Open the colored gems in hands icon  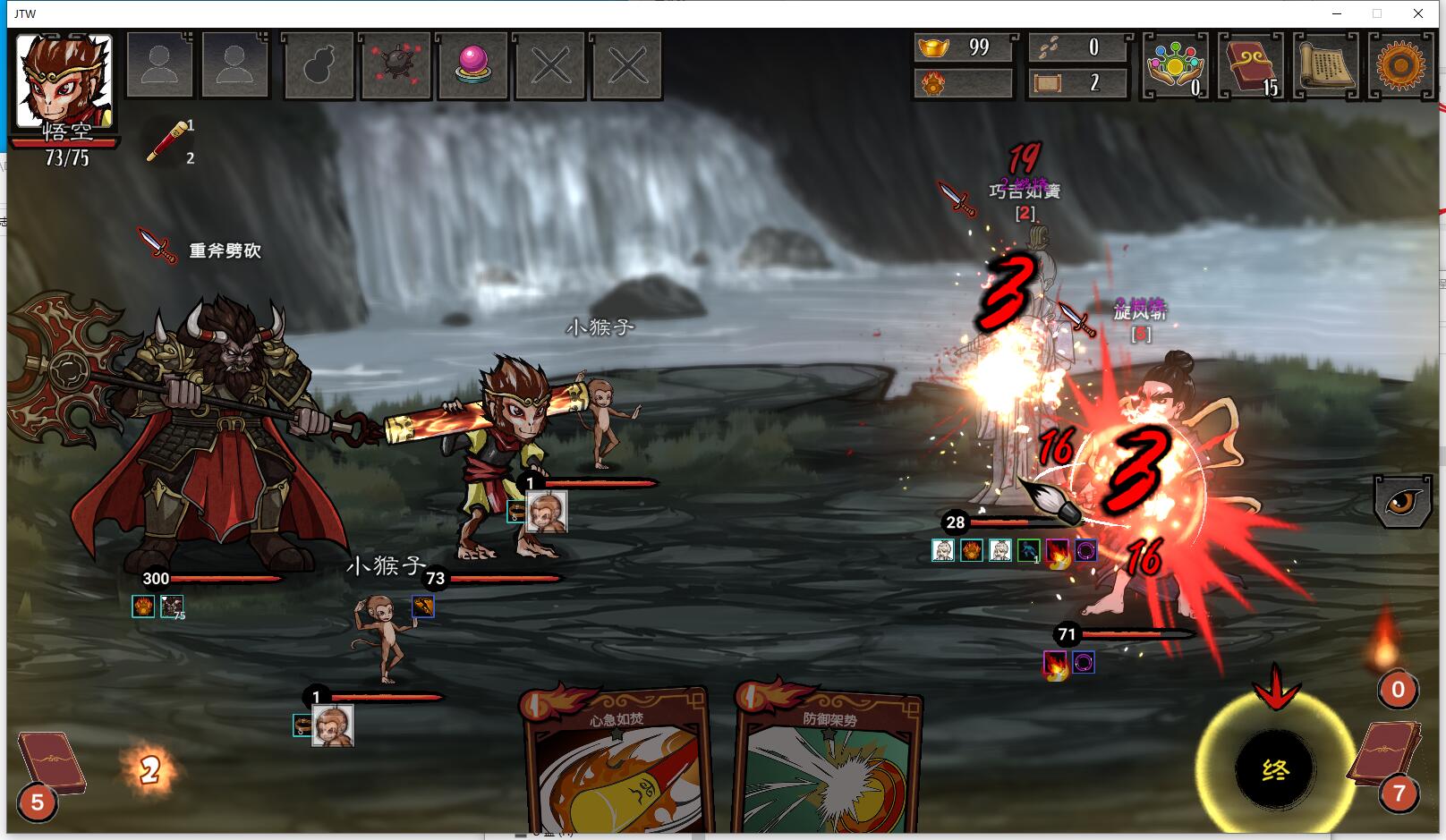[1175, 64]
